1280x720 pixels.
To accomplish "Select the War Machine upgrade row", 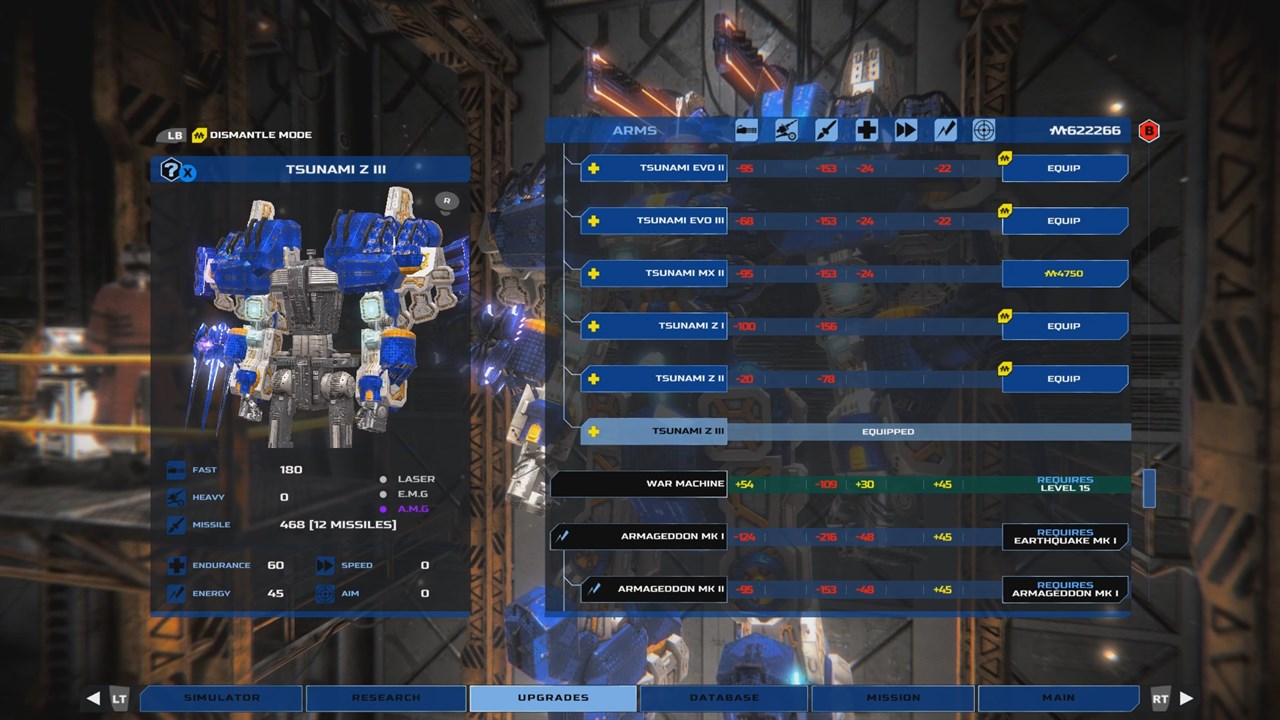I will tap(840, 485).
